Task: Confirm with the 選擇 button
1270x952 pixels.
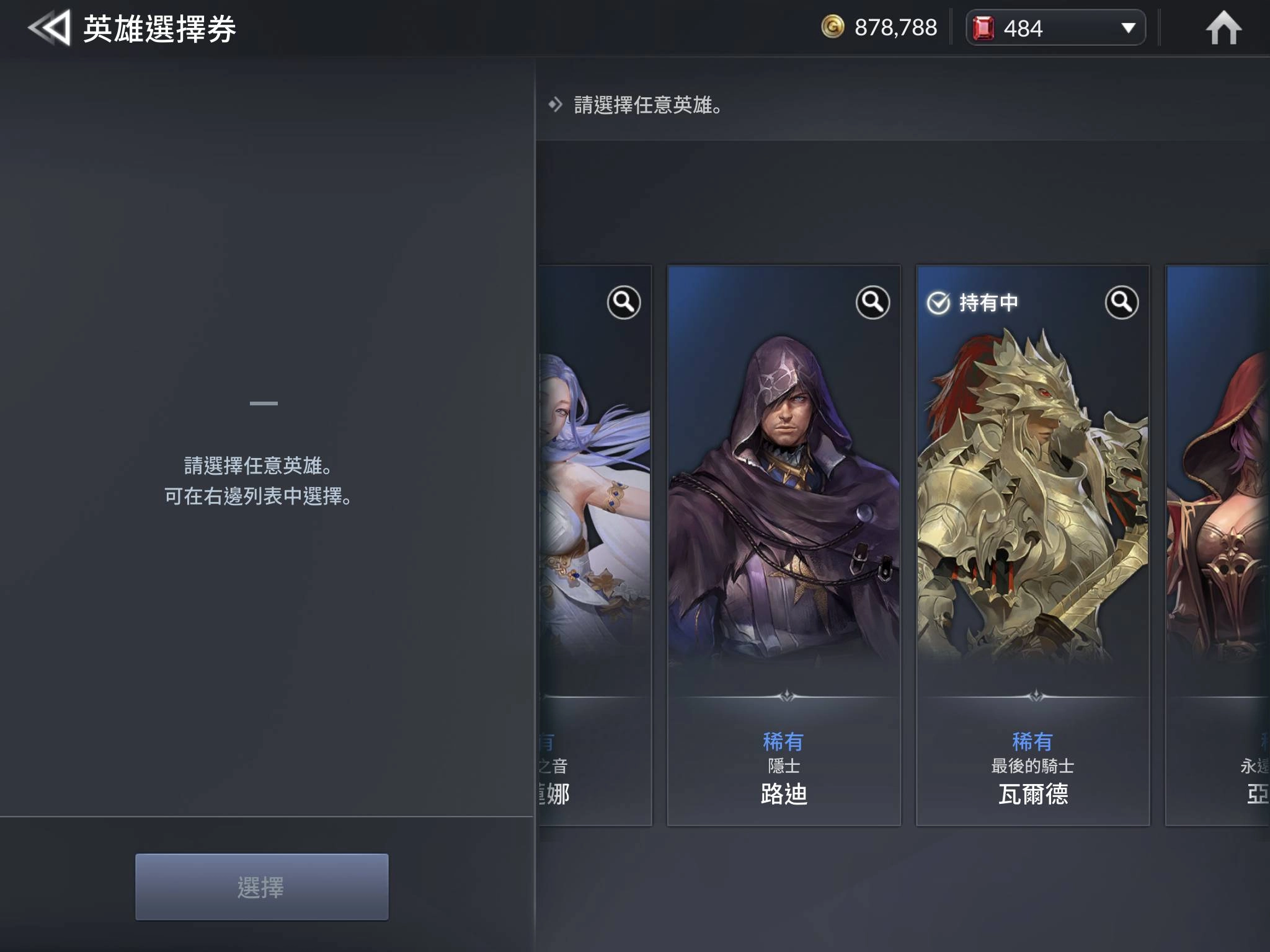Action: coord(262,886)
